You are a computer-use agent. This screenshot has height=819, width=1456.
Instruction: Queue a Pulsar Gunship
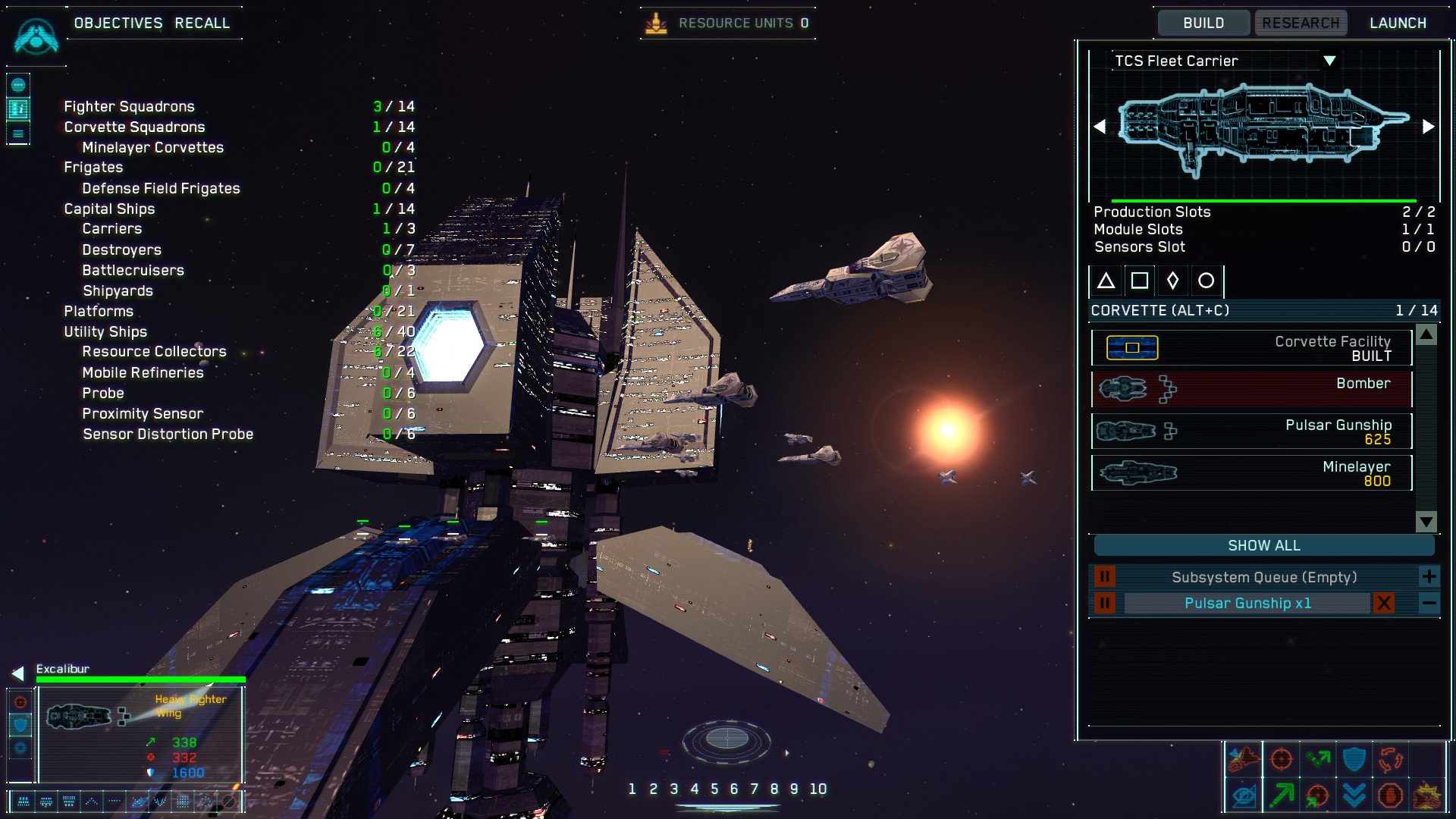pos(1251,431)
